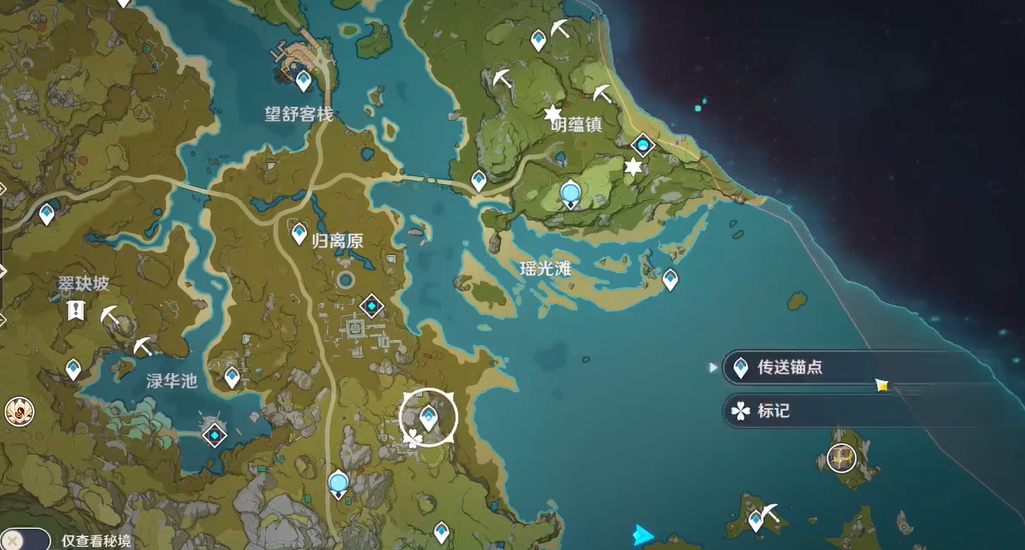
Task: Select the waypoint right of 渌华池 label
Action: 232,377
